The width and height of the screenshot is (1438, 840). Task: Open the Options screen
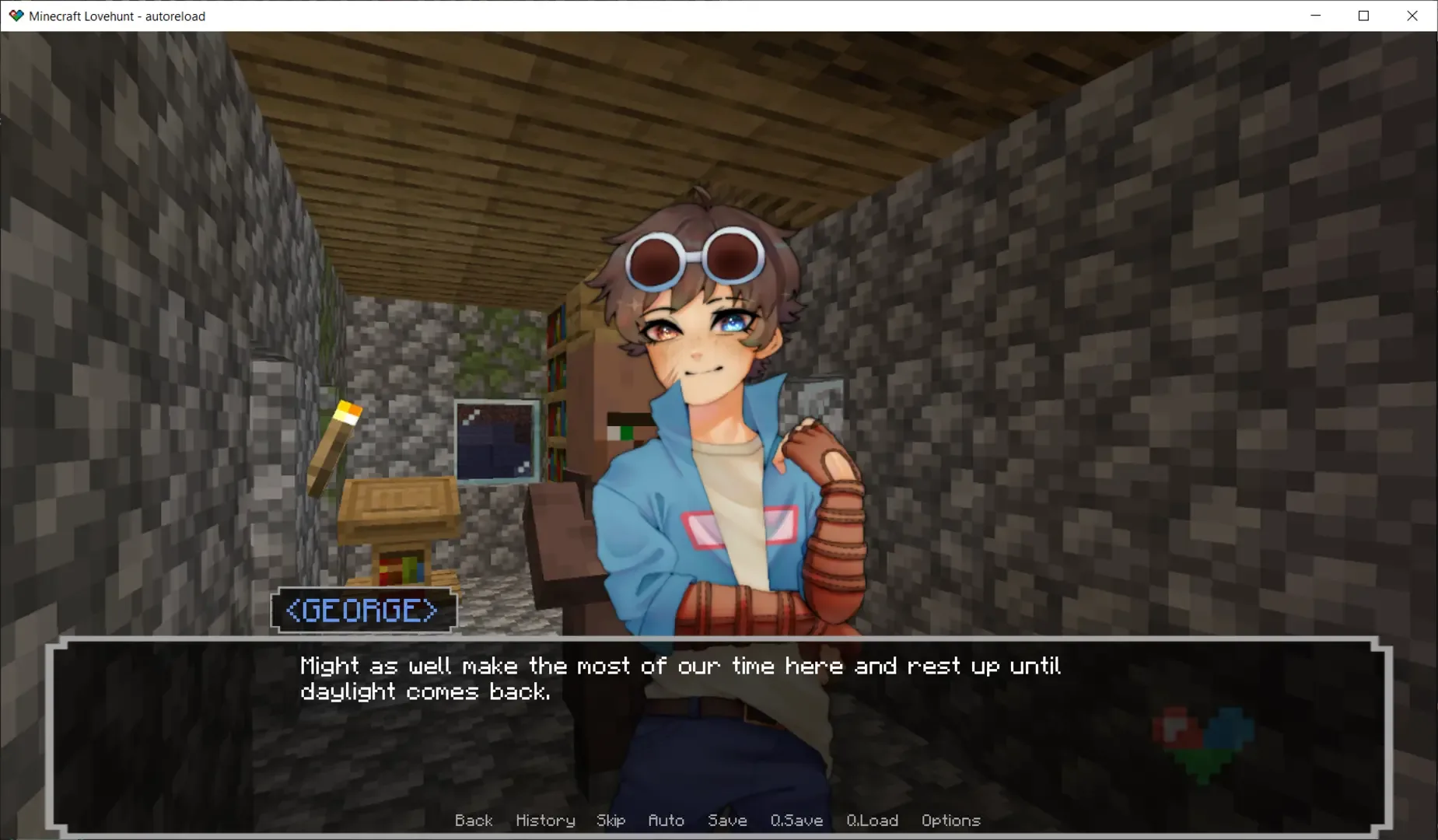[950, 821]
